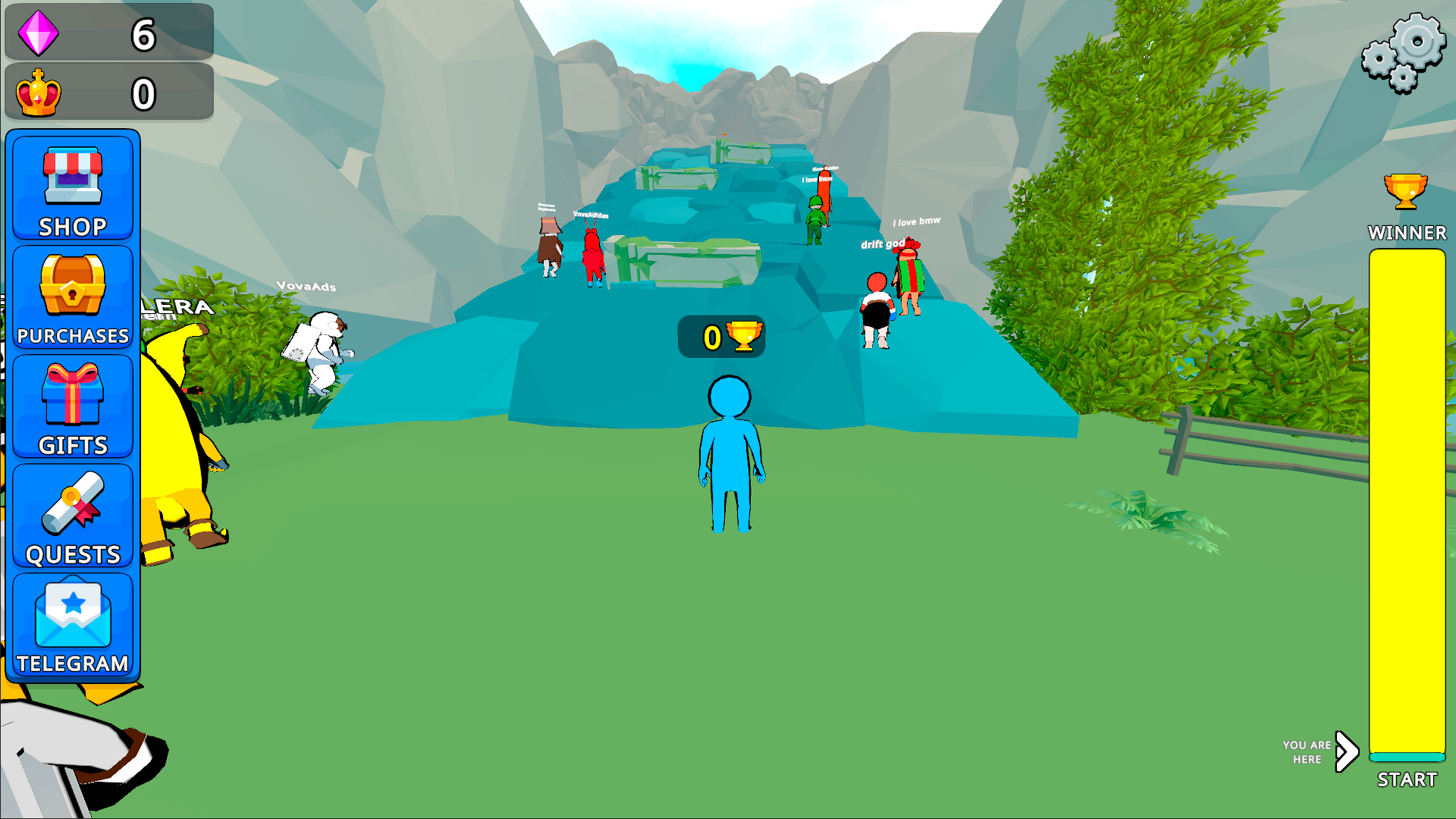
Task: Click the trophy score badge above the player
Action: point(720,338)
